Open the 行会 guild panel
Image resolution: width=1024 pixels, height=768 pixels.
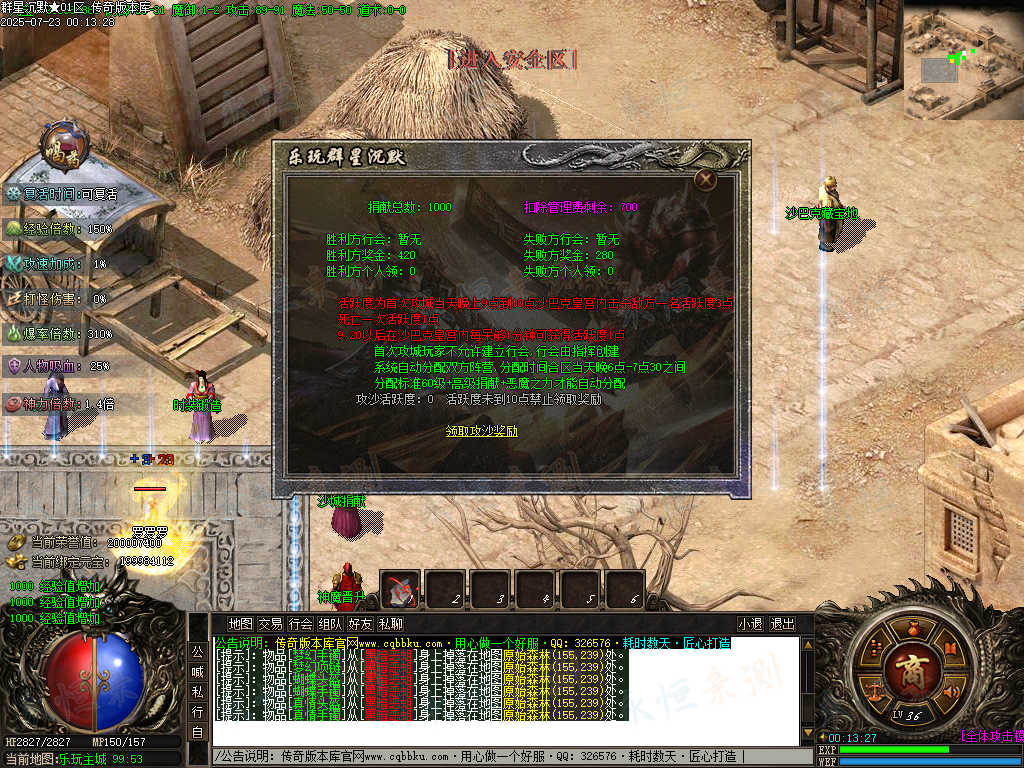click(x=300, y=624)
